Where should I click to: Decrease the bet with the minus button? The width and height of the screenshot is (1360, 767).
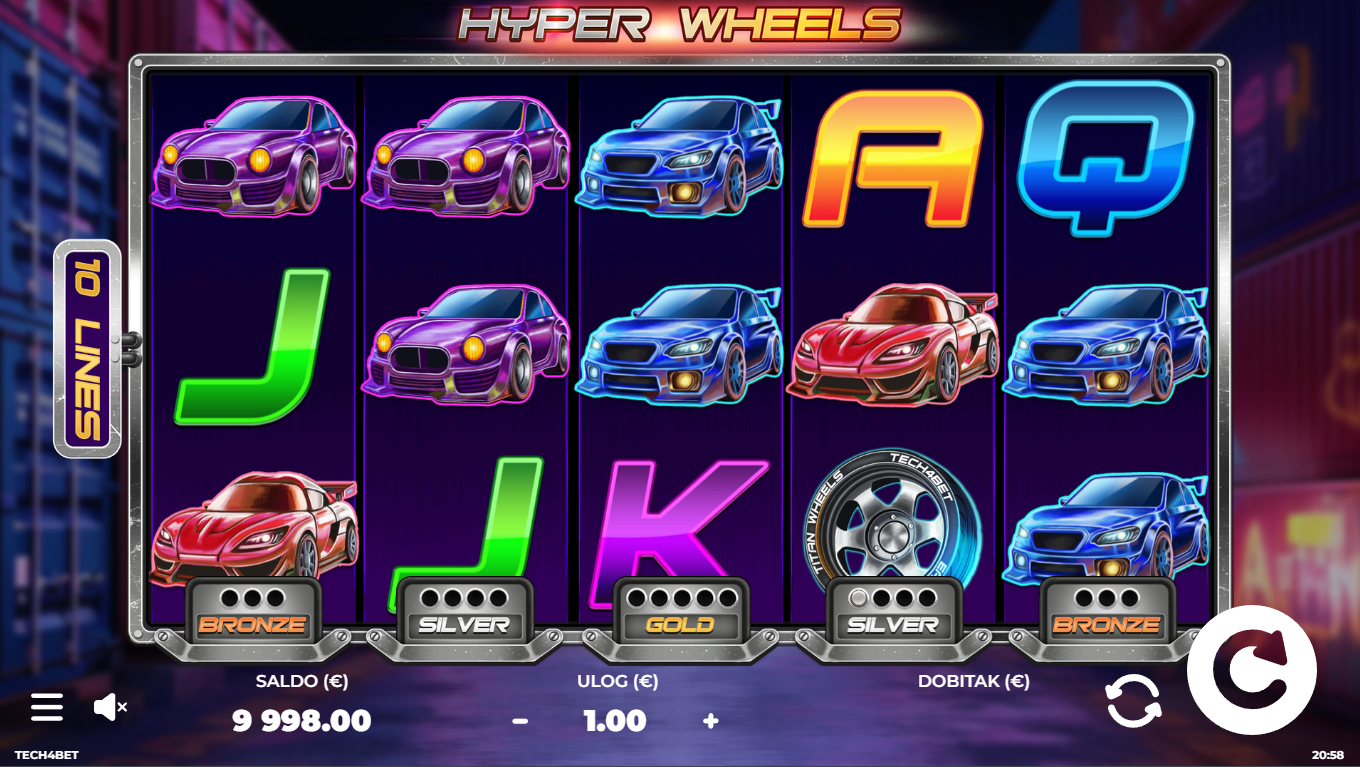520,721
